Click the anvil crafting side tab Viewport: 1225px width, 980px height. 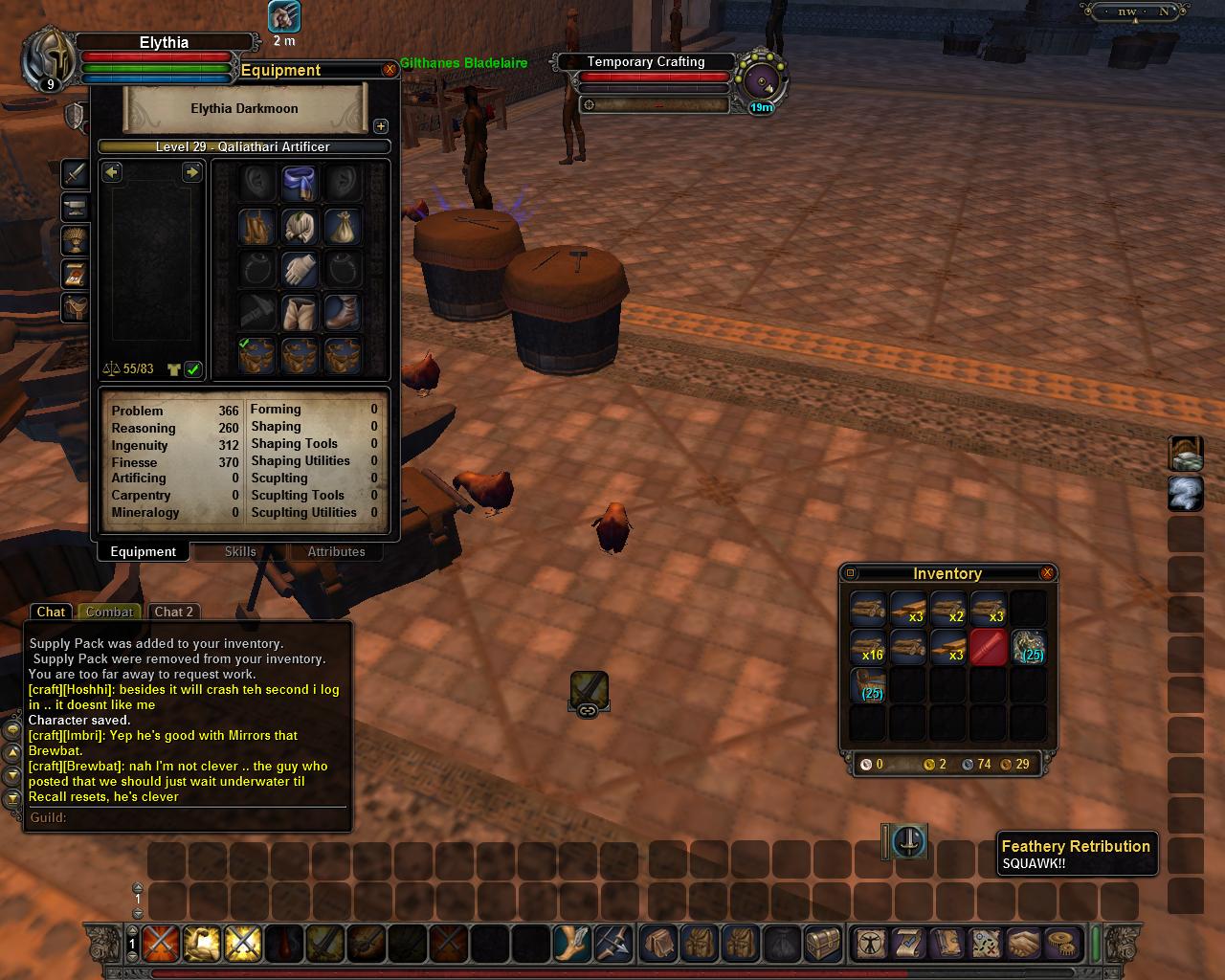point(75,208)
